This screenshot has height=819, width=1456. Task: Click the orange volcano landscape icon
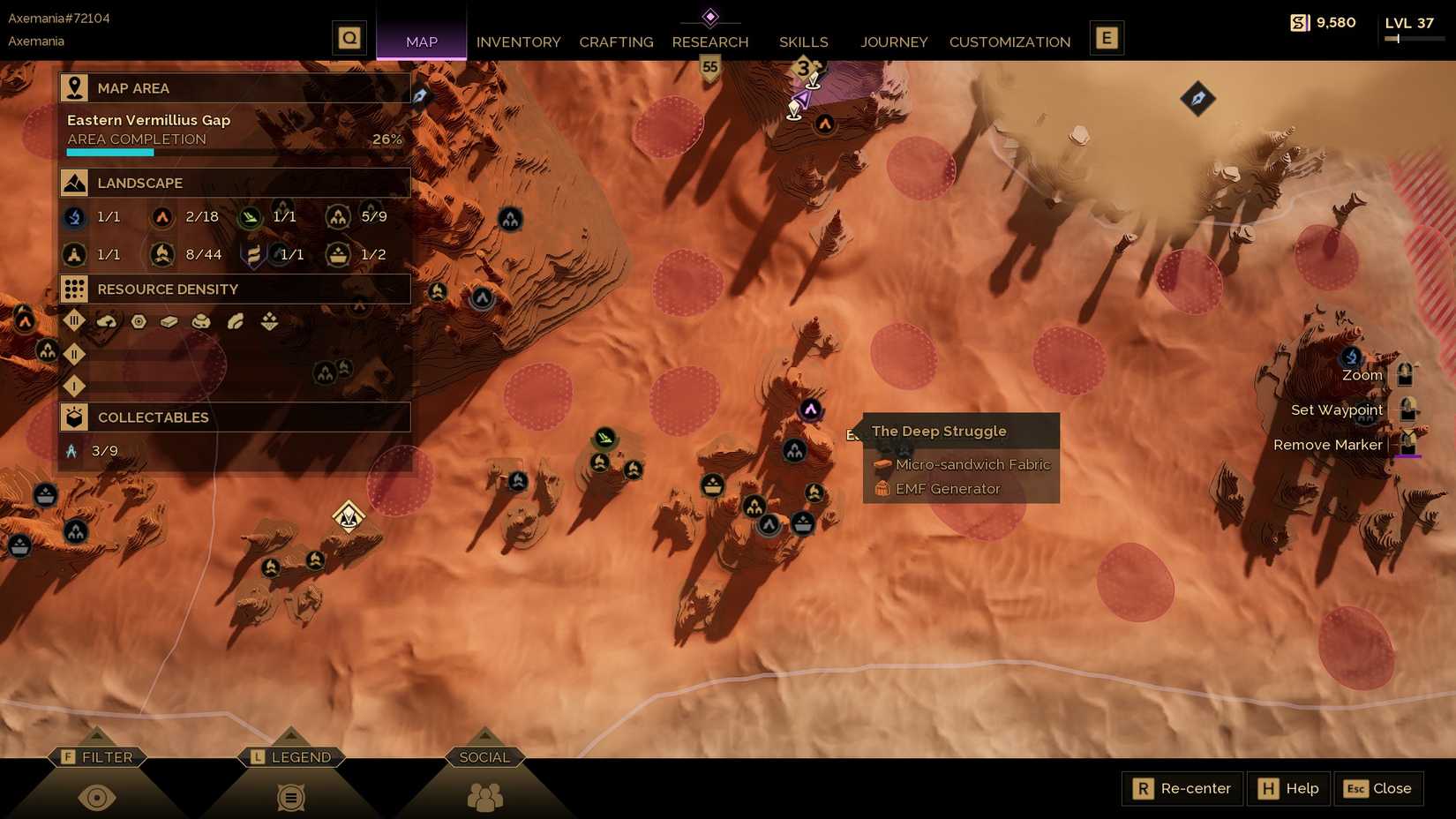pyautogui.click(x=162, y=217)
